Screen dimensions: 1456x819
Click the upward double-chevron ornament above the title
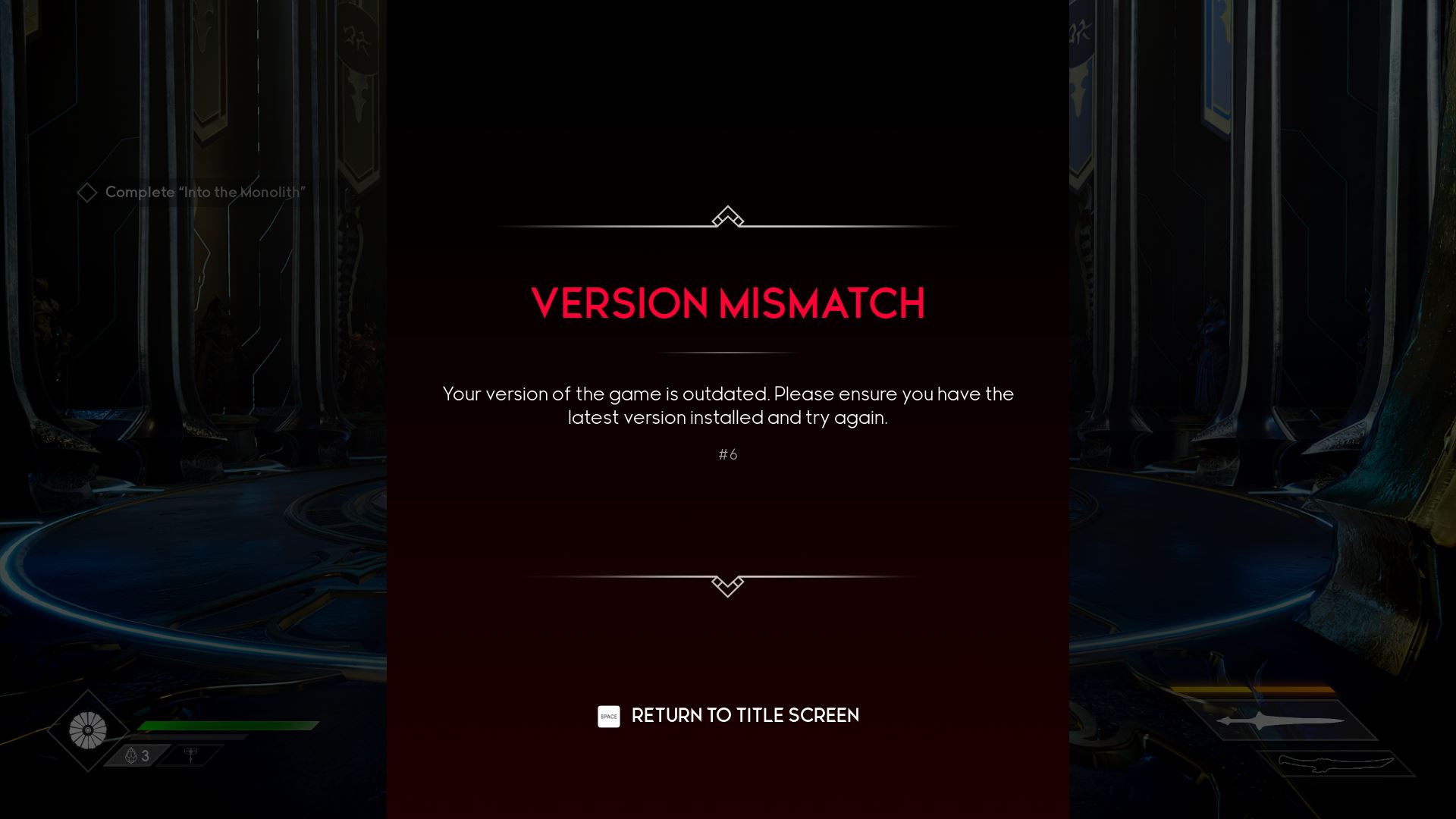(x=727, y=218)
